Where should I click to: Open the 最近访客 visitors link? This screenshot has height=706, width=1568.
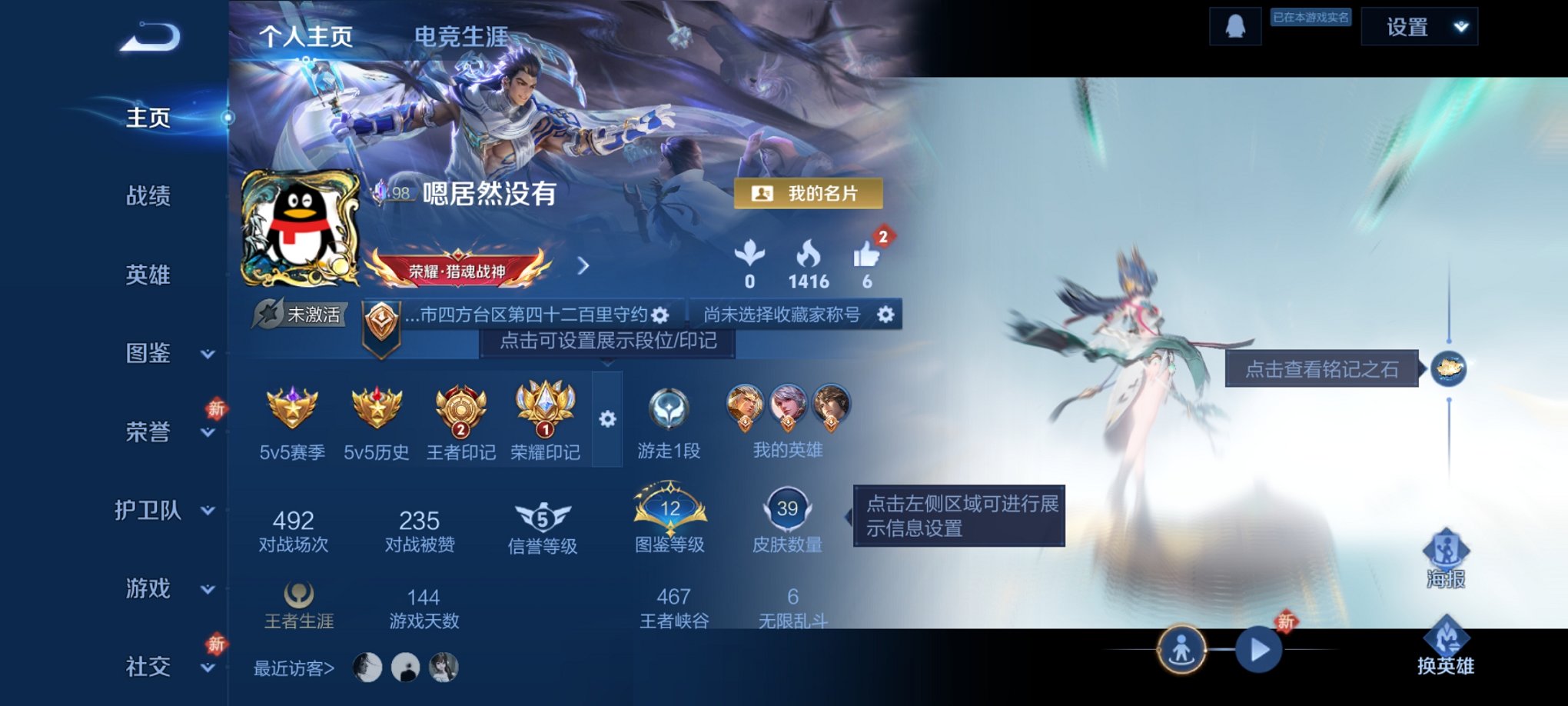(291, 668)
